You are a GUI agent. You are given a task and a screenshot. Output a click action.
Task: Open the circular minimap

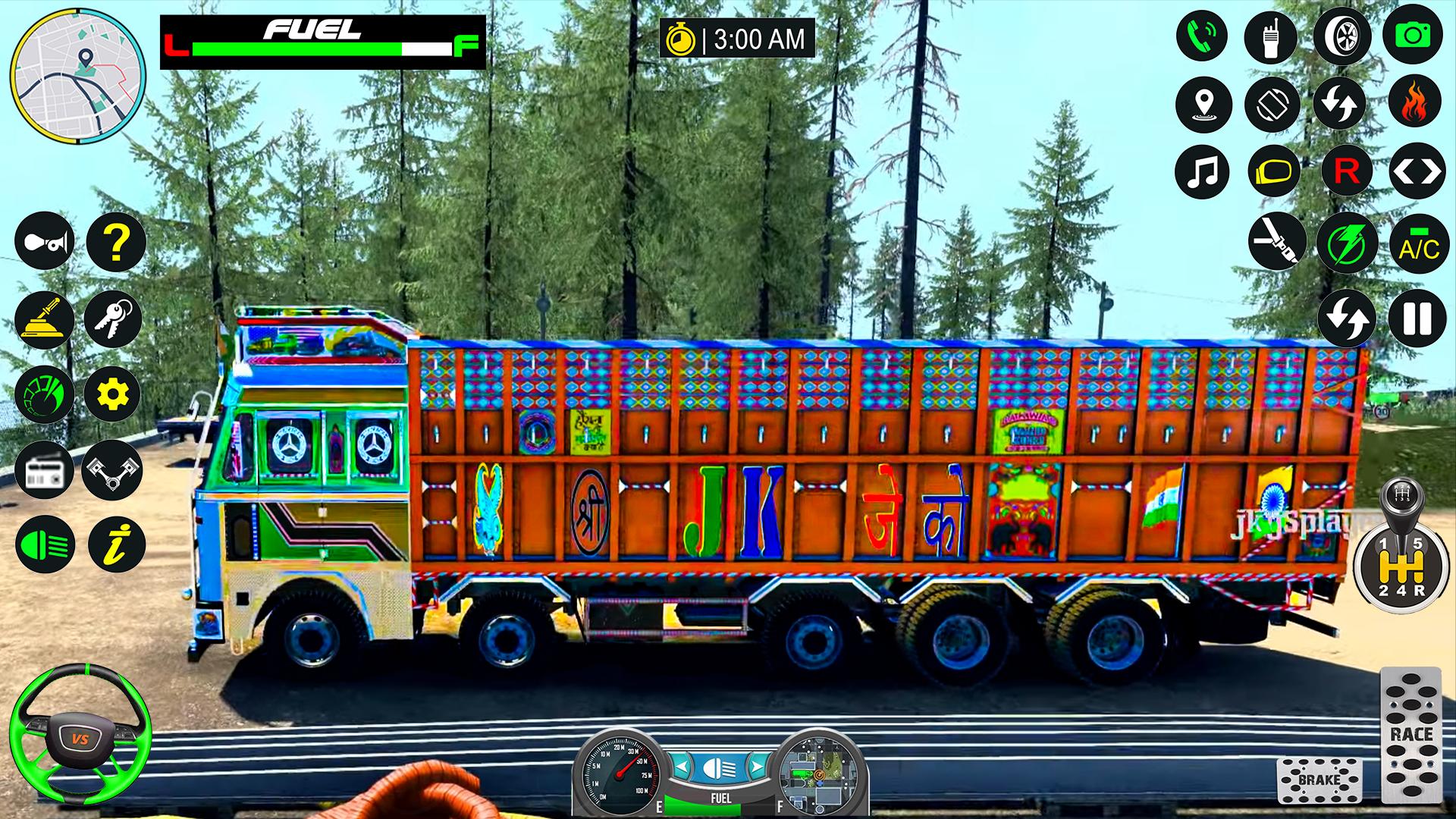(x=77, y=77)
